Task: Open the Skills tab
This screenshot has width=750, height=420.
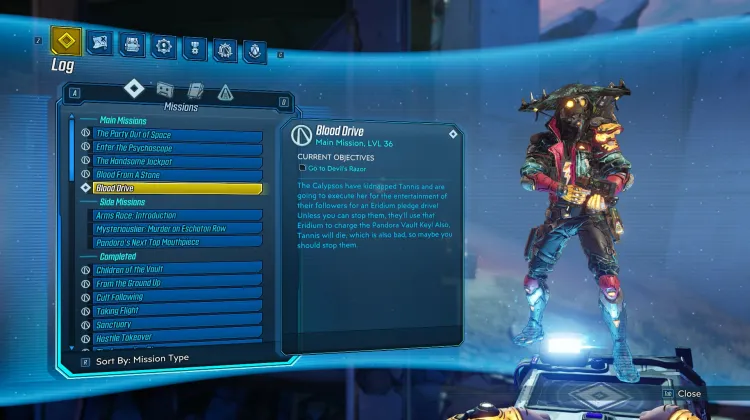Action: [162, 45]
